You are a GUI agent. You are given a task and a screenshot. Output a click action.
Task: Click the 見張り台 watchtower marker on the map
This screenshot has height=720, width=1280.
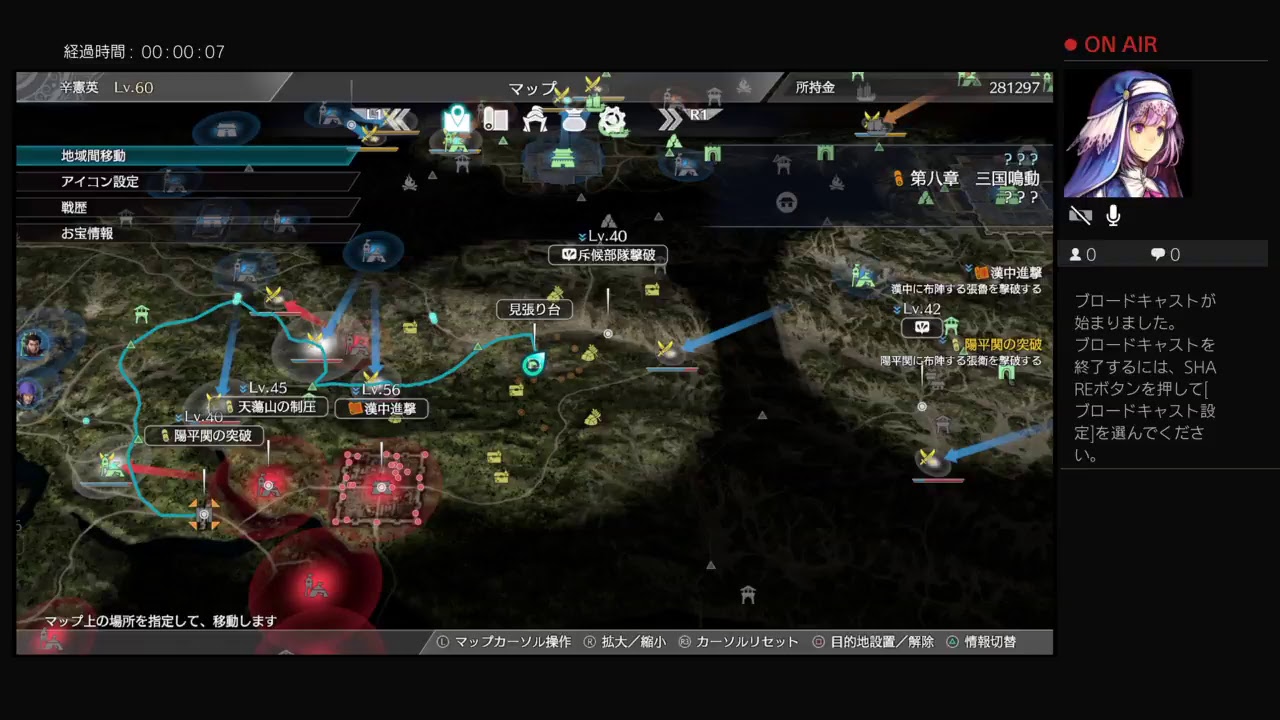pyautogui.click(x=533, y=309)
